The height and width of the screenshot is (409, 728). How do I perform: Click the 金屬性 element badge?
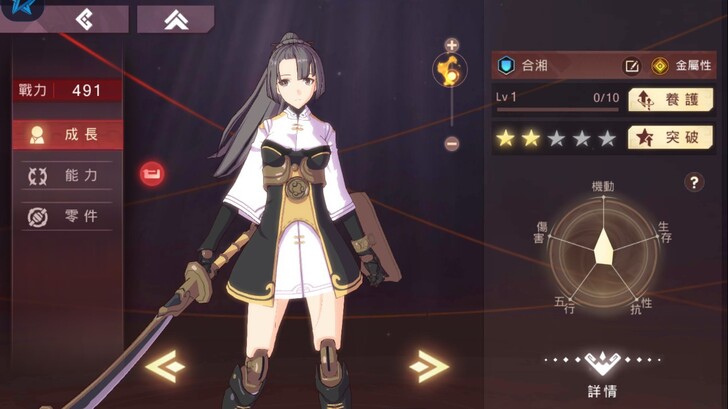683,66
